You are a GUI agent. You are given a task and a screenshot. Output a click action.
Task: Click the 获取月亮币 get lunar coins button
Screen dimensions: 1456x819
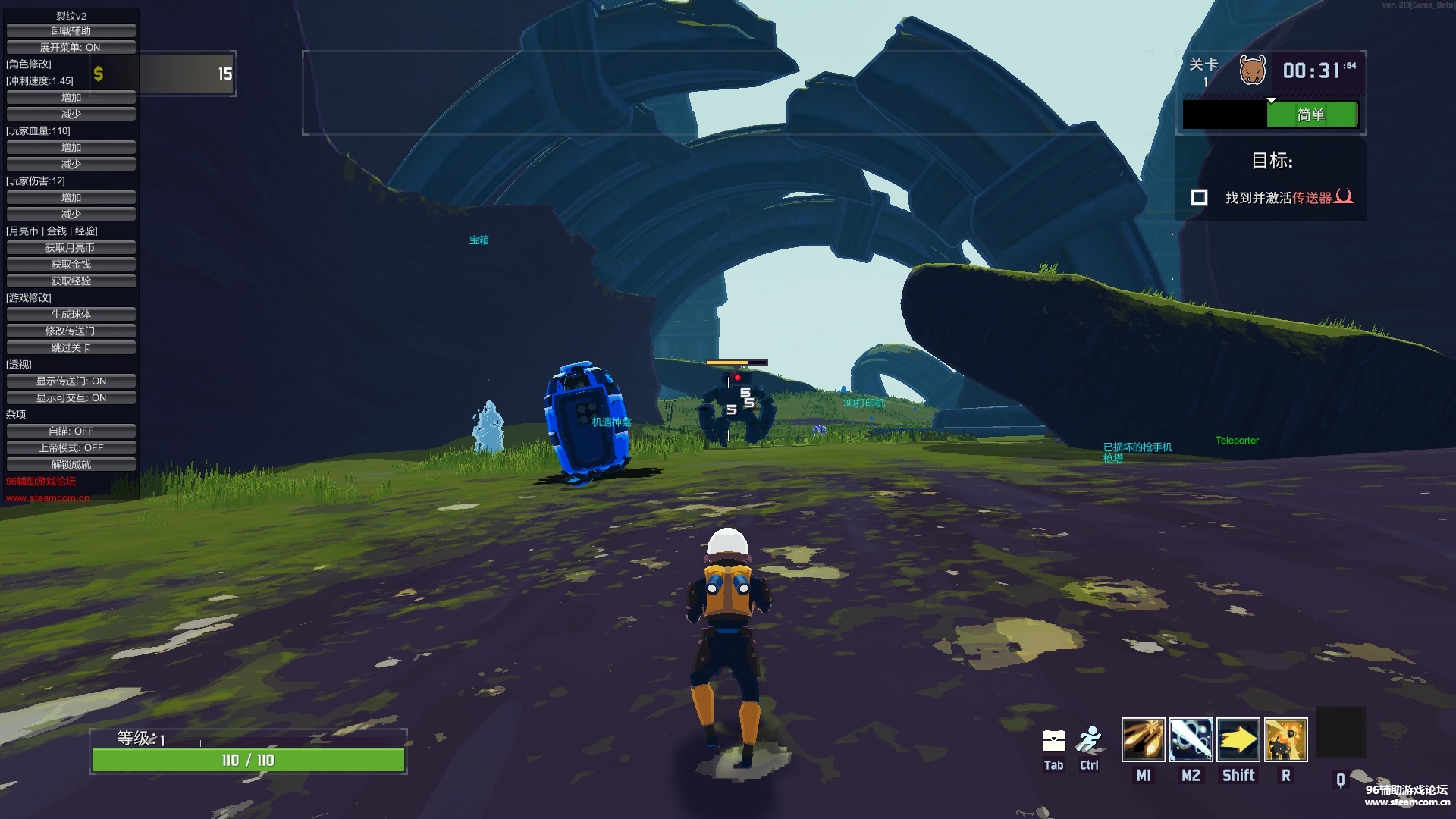click(x=71, y=248)
